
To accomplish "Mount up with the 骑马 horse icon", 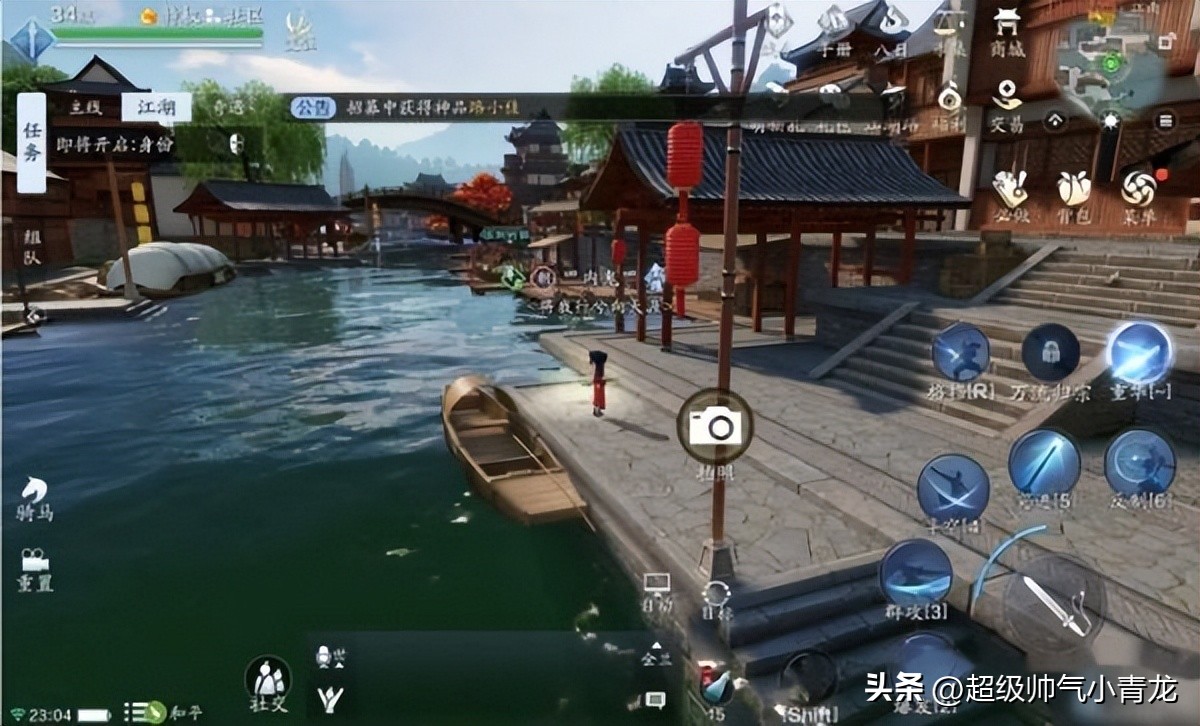I will point(35,497).
